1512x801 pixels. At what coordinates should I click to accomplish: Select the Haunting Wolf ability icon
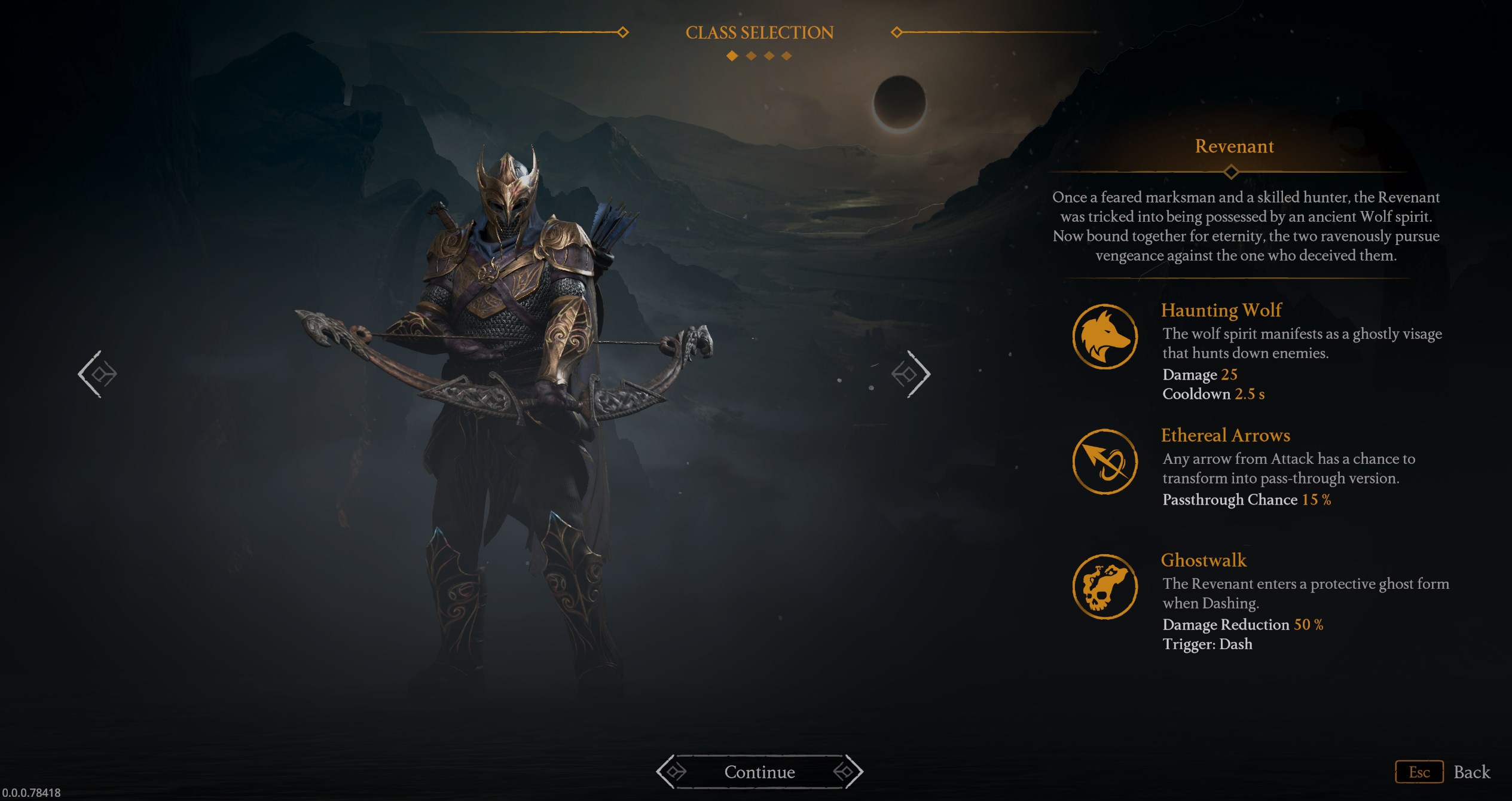(x=1107, y=337)
